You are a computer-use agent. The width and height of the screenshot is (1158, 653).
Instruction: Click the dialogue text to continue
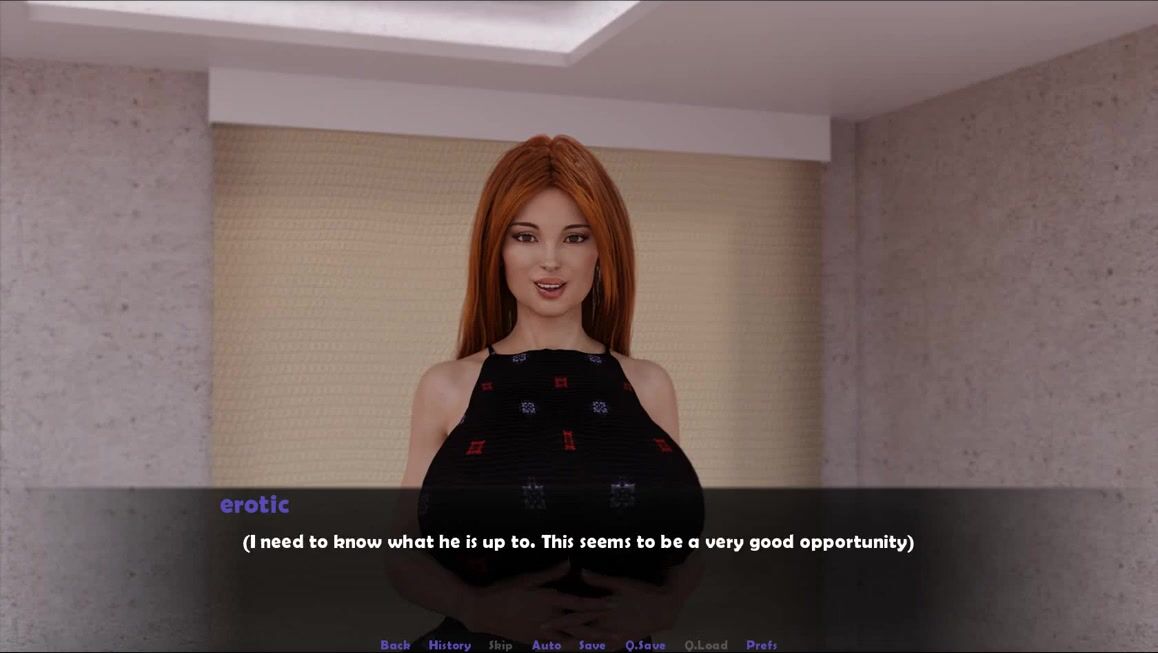[578, 542]
